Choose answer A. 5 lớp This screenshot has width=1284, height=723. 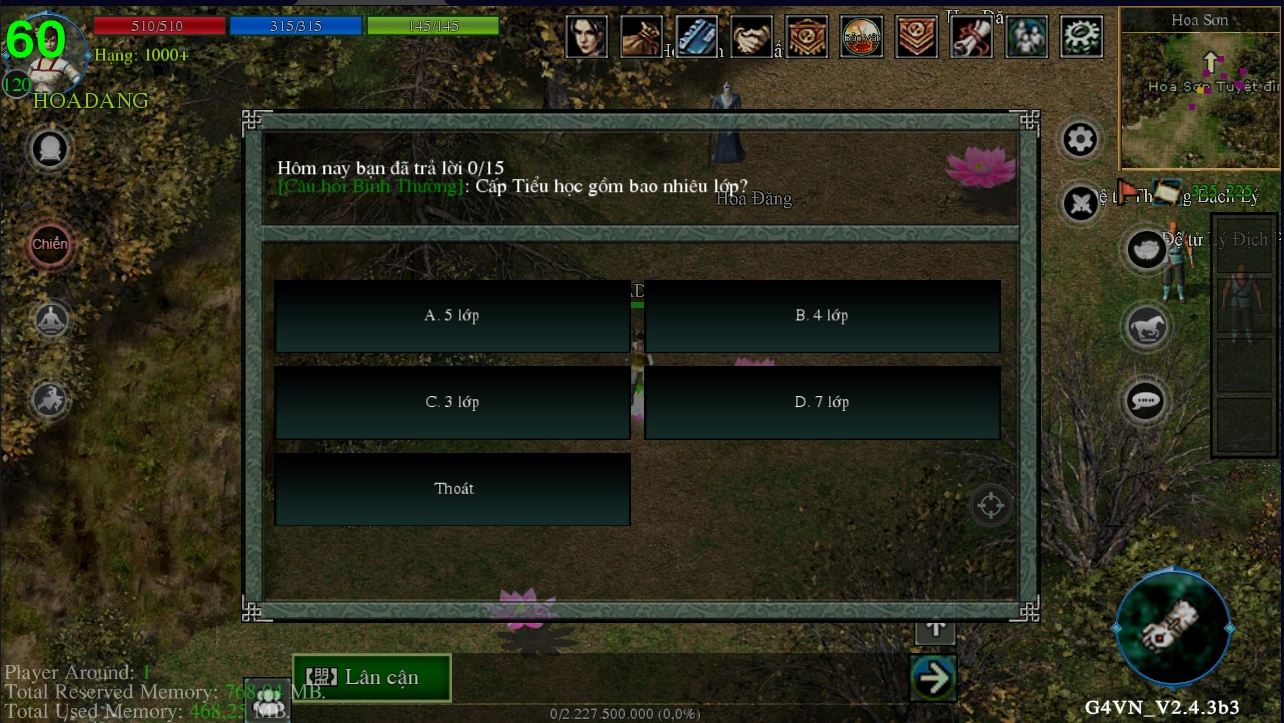452,316
